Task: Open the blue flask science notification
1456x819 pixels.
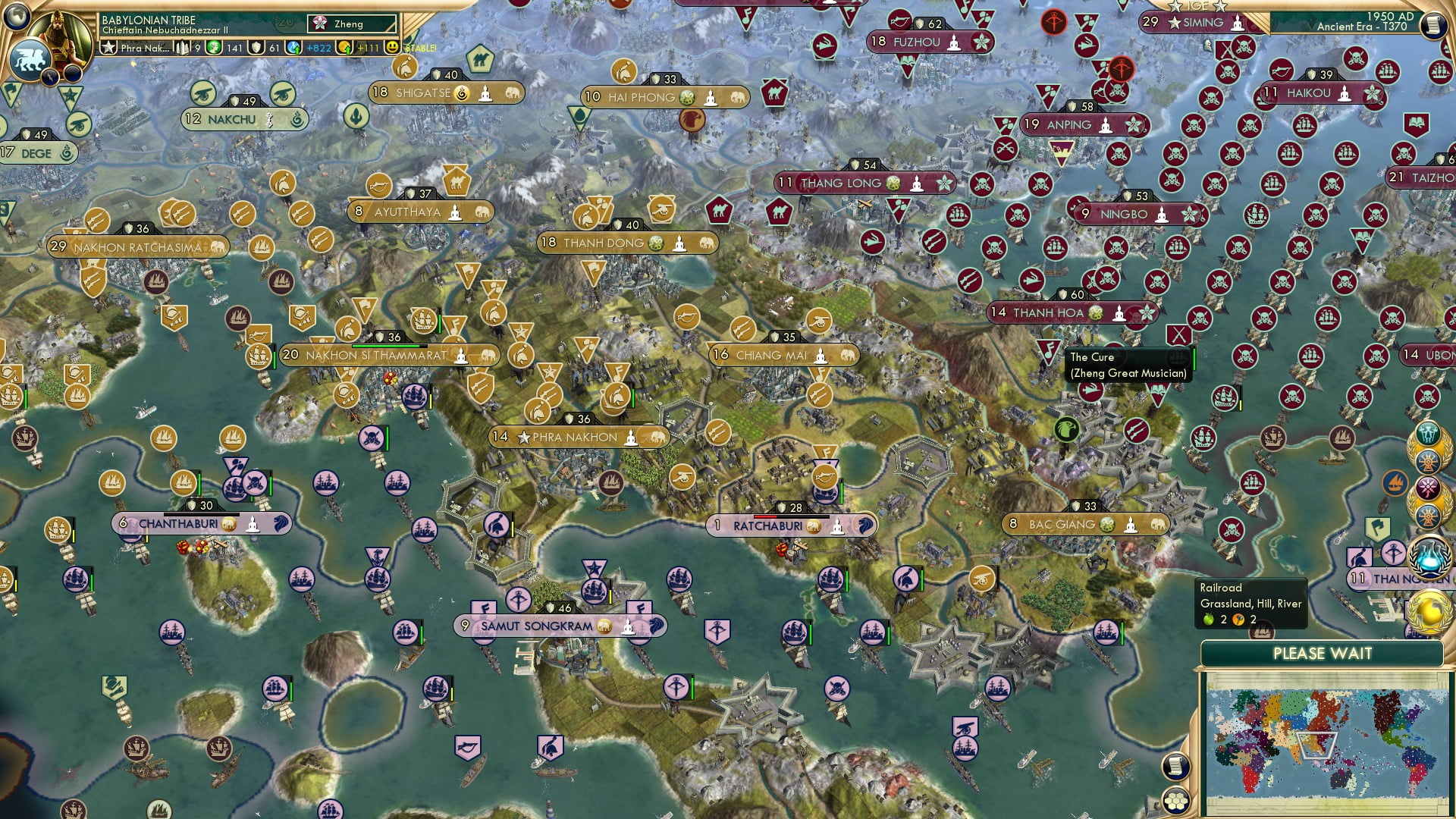Action: [x=1430, y=556]
